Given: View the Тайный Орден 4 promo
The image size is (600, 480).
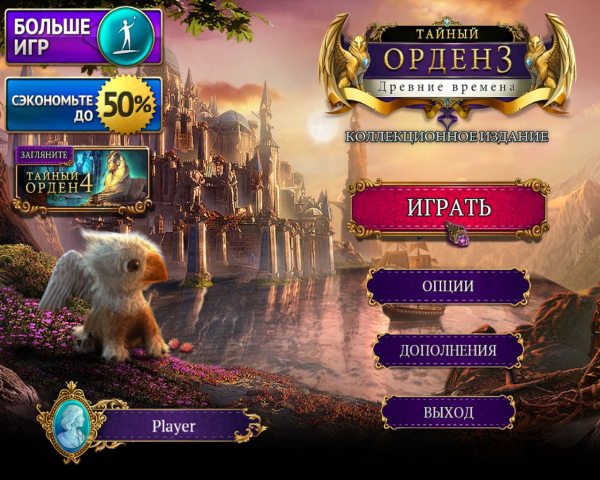Looking at the screenshot, I should pyautogui.click(x=82, y=178).
